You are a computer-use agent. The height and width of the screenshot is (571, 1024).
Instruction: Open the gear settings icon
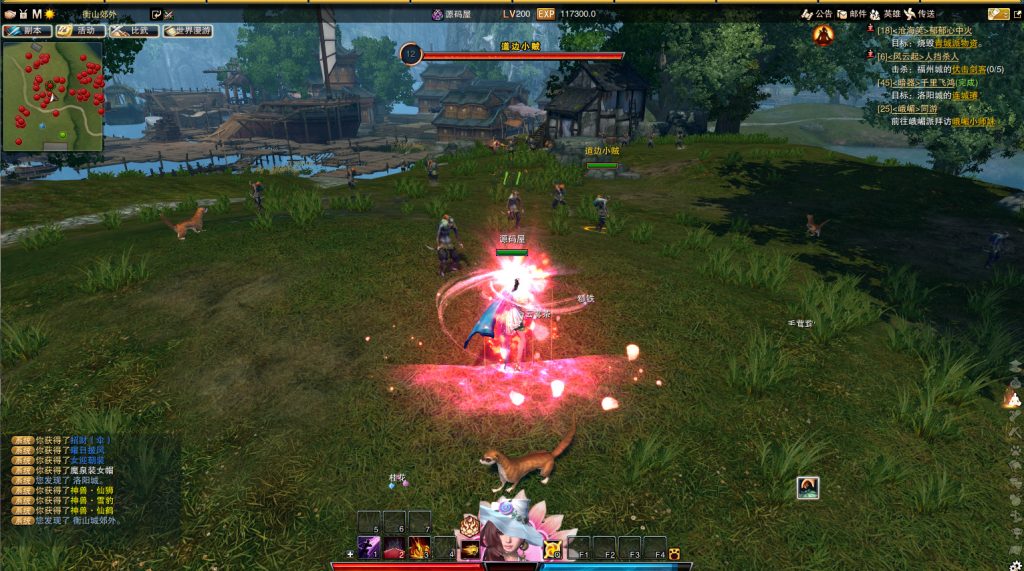coord(1016,565)
